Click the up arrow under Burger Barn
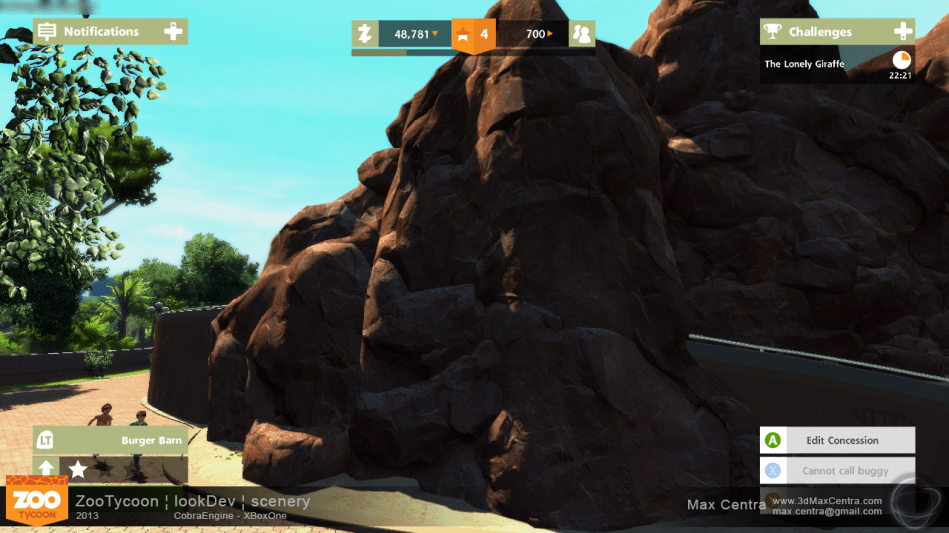 (x=47, y=468)
